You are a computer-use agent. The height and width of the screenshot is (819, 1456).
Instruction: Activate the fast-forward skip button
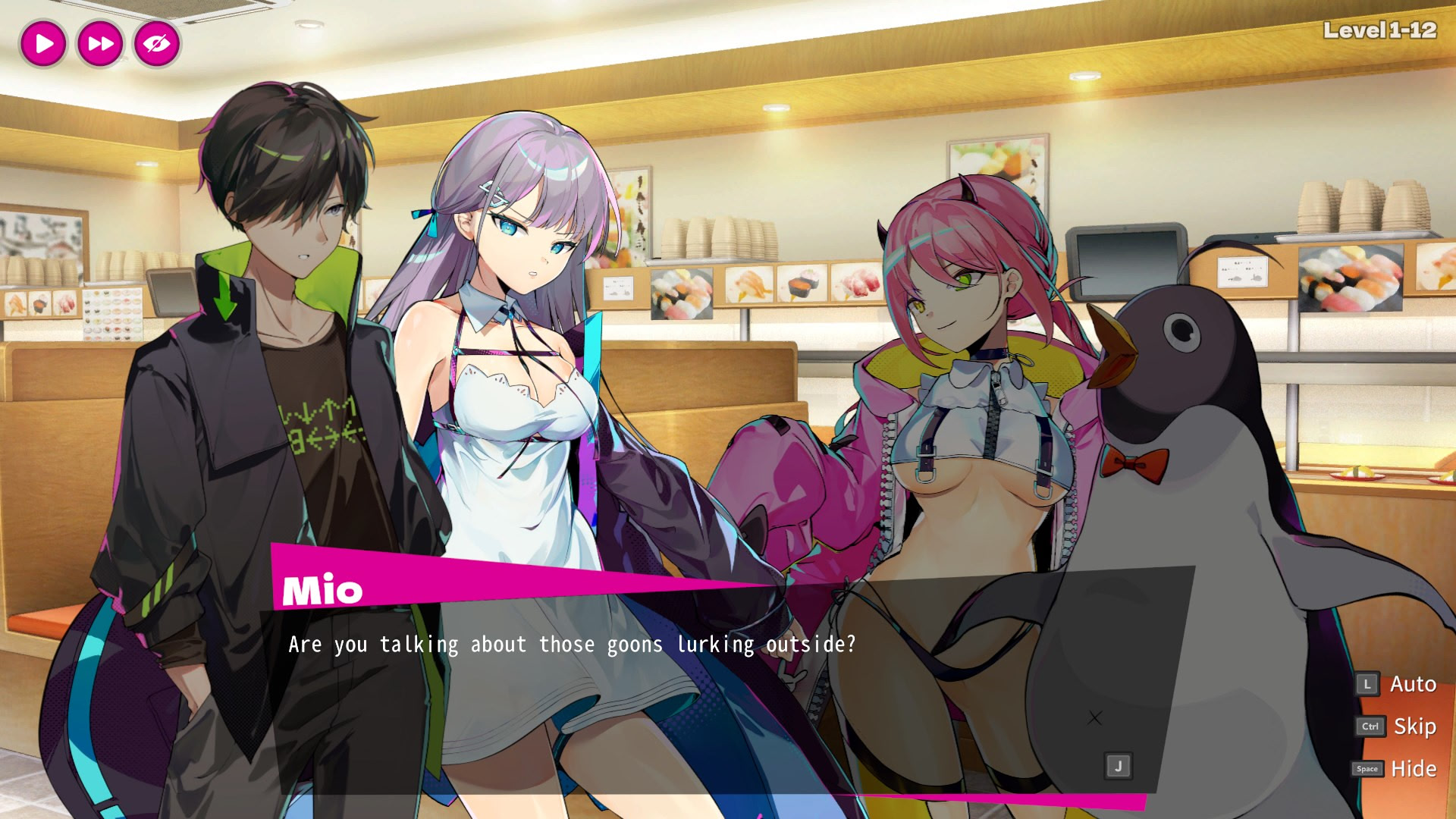click(x=100, y=43)
